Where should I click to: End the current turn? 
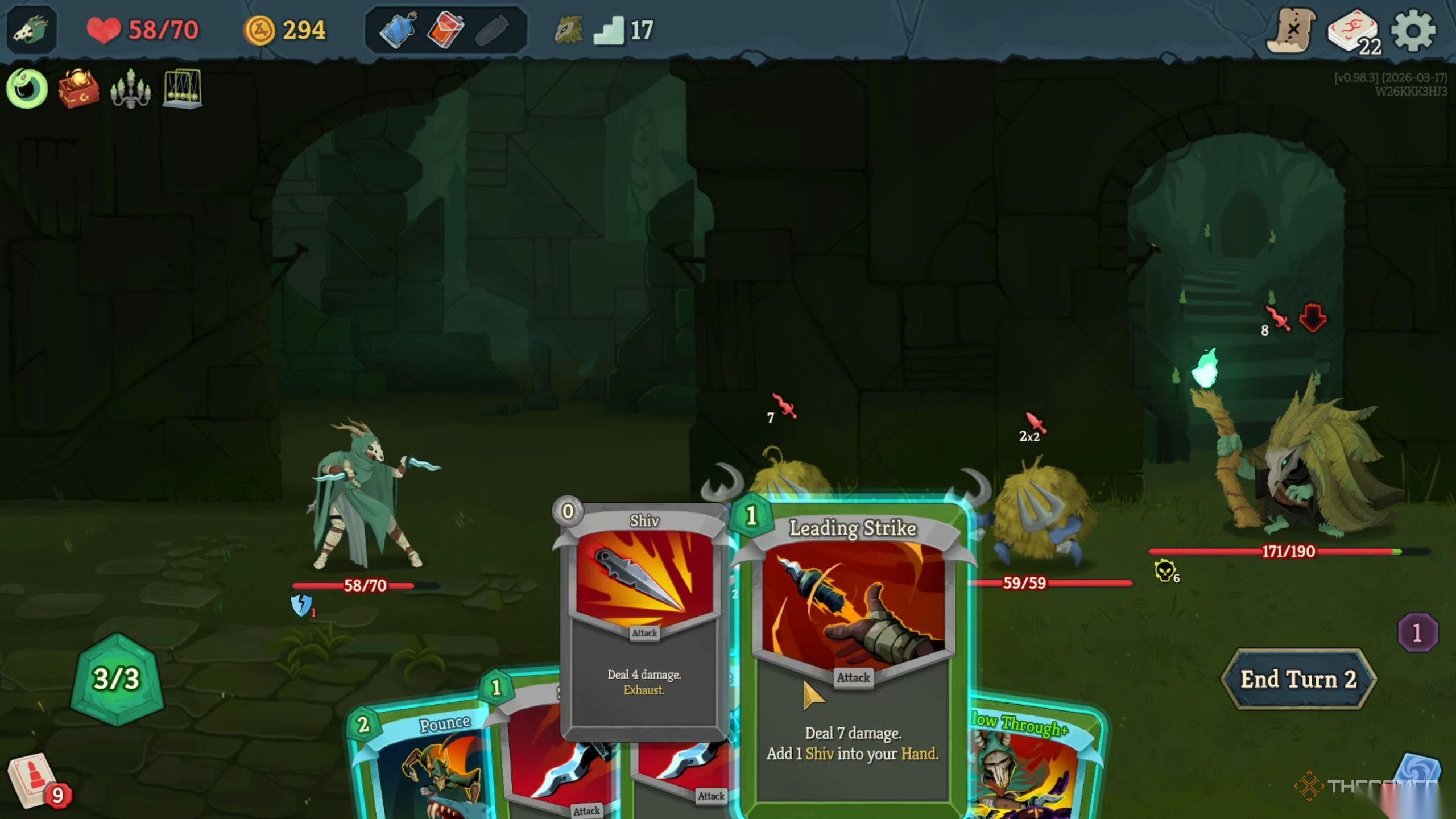point(1298,679)
